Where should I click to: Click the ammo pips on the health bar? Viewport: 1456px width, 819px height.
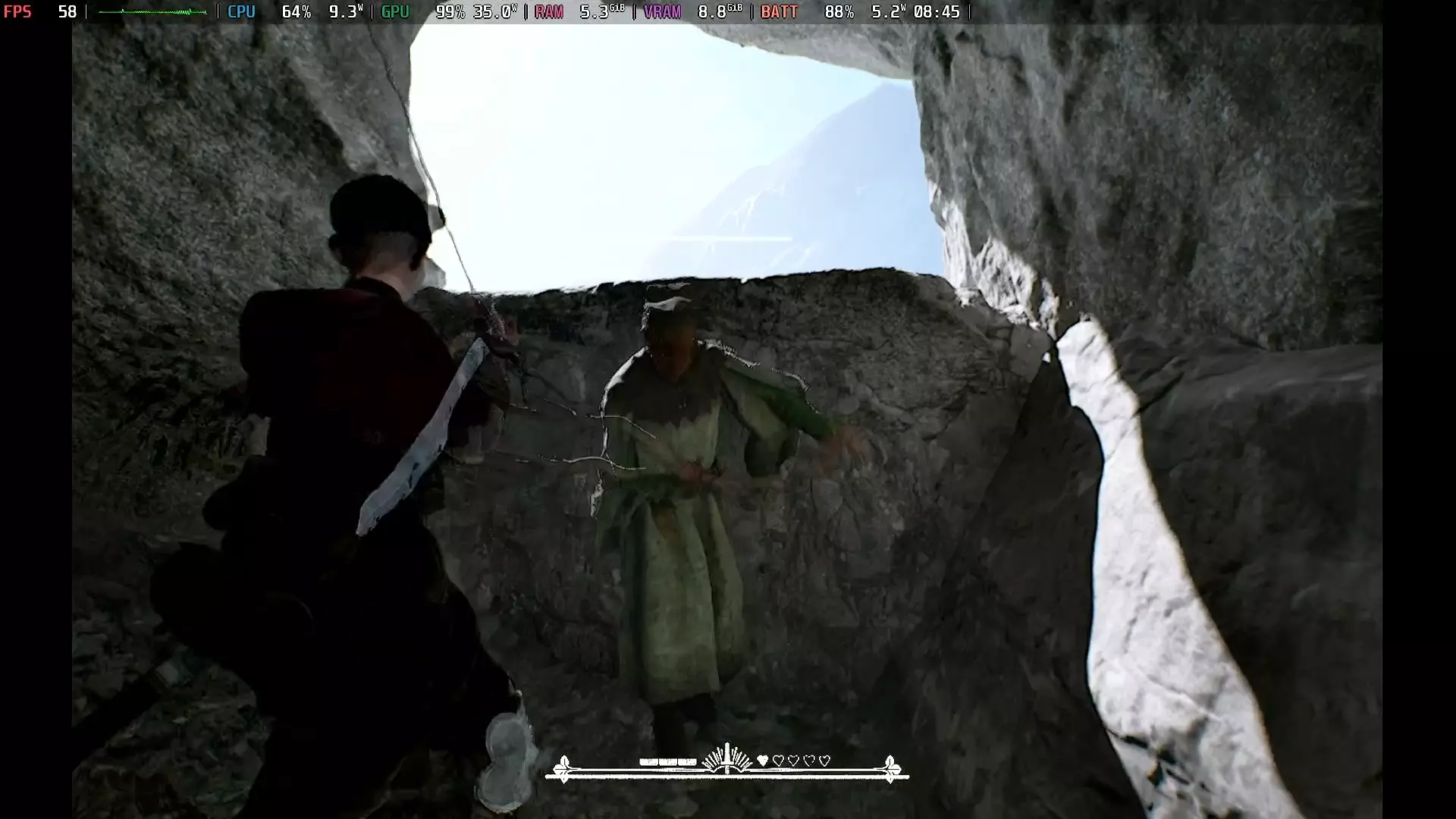point(667,760)
